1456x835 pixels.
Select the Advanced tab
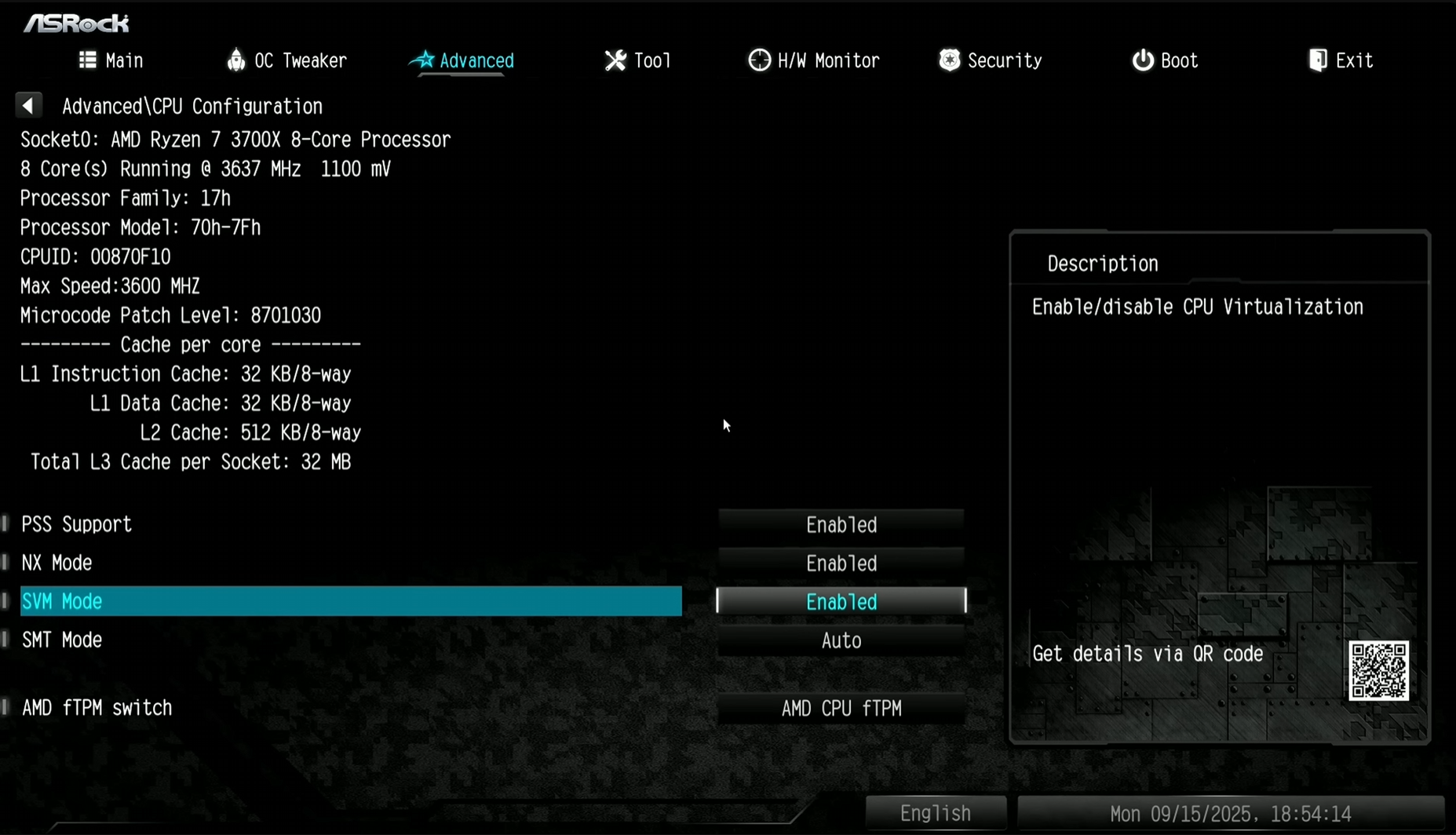(x=462, y=60)
